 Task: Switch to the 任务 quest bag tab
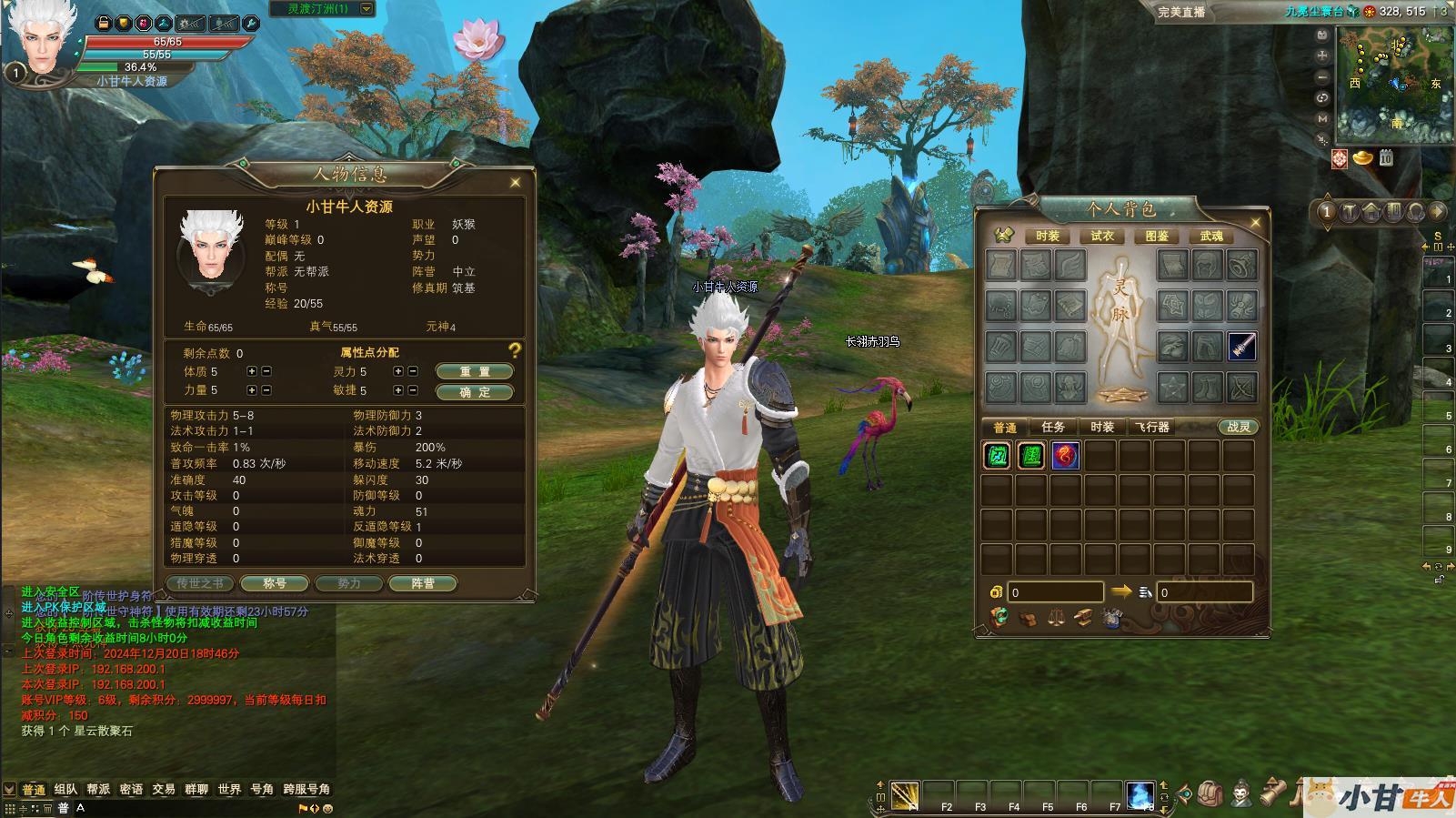point(1053,427)
